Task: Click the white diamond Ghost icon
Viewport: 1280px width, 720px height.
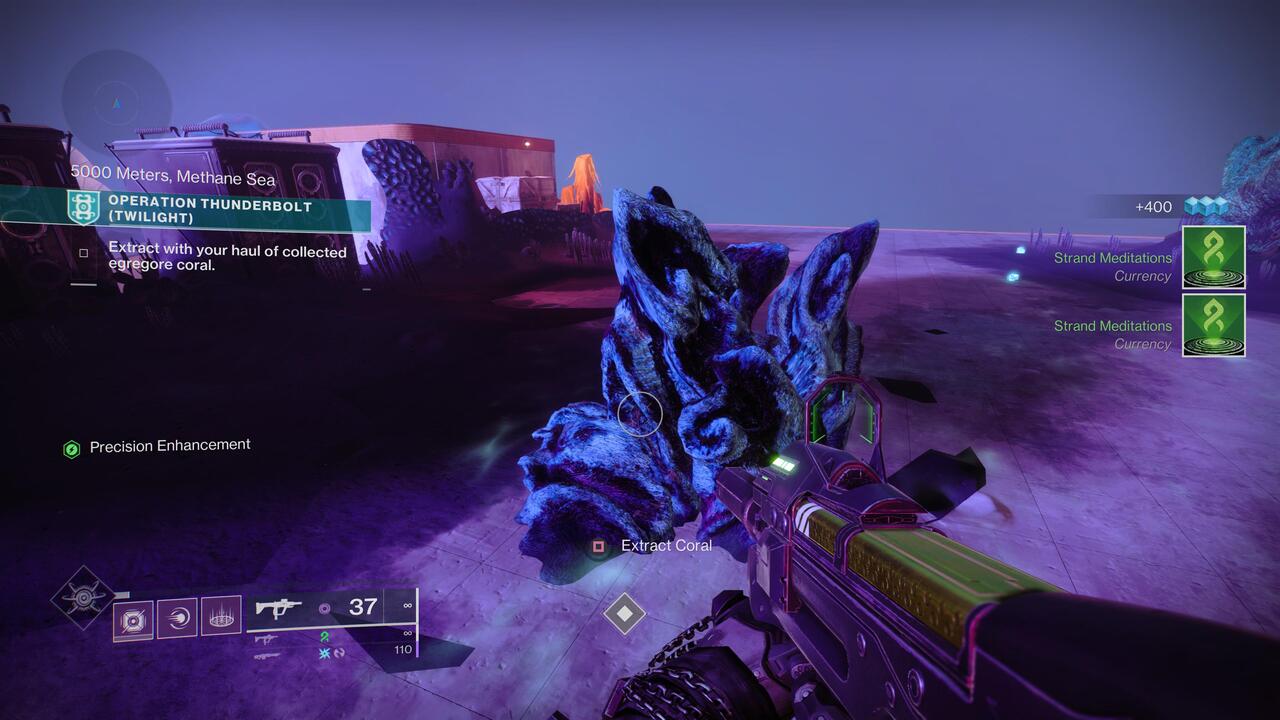Action: point(624,613)
